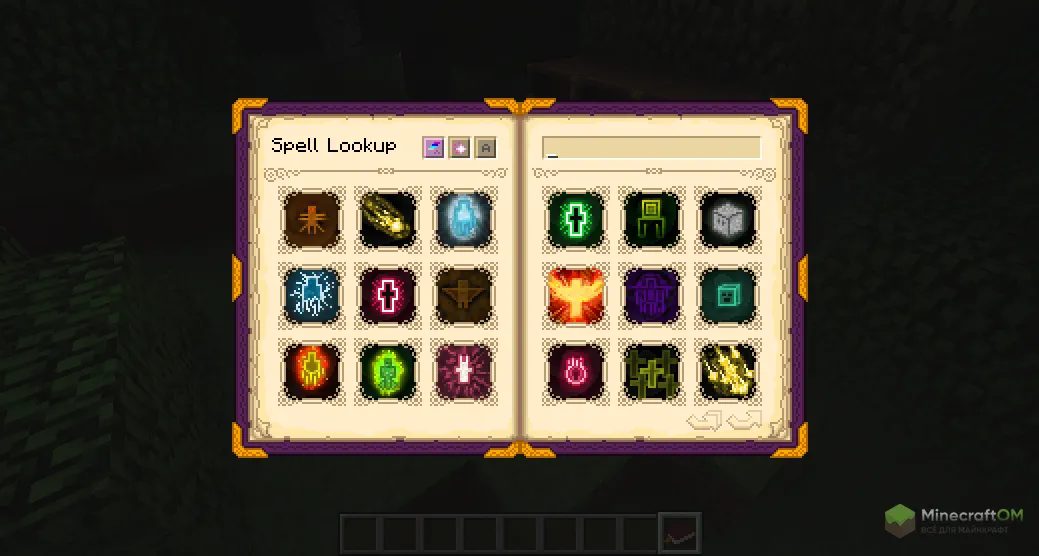The width and height of the screenshot is (1039, 556).
Task: Click the spell search text field
Action: click(651, 148)
